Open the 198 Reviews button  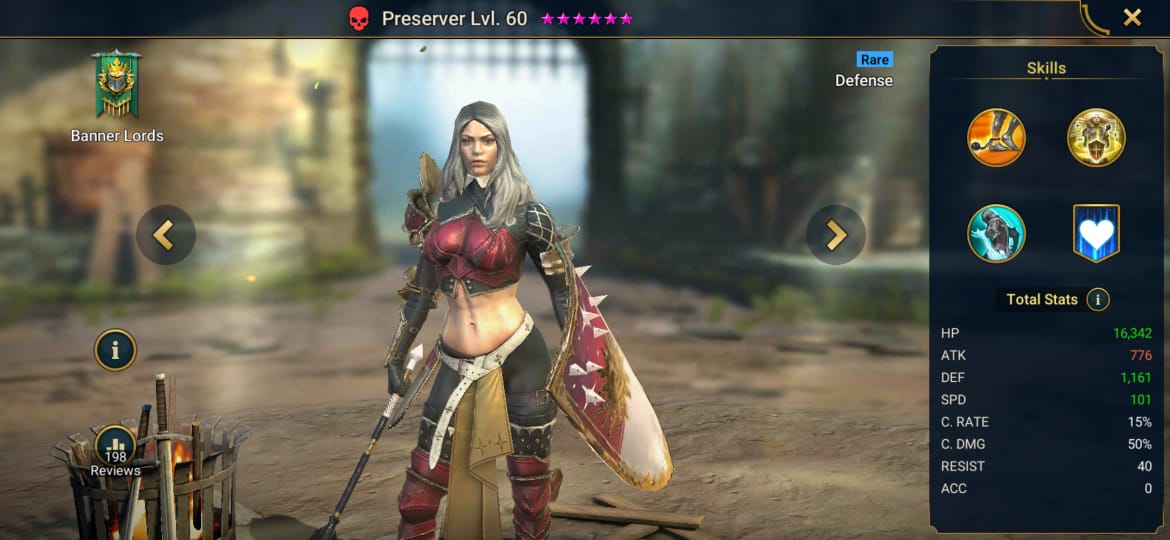[116, 452]
